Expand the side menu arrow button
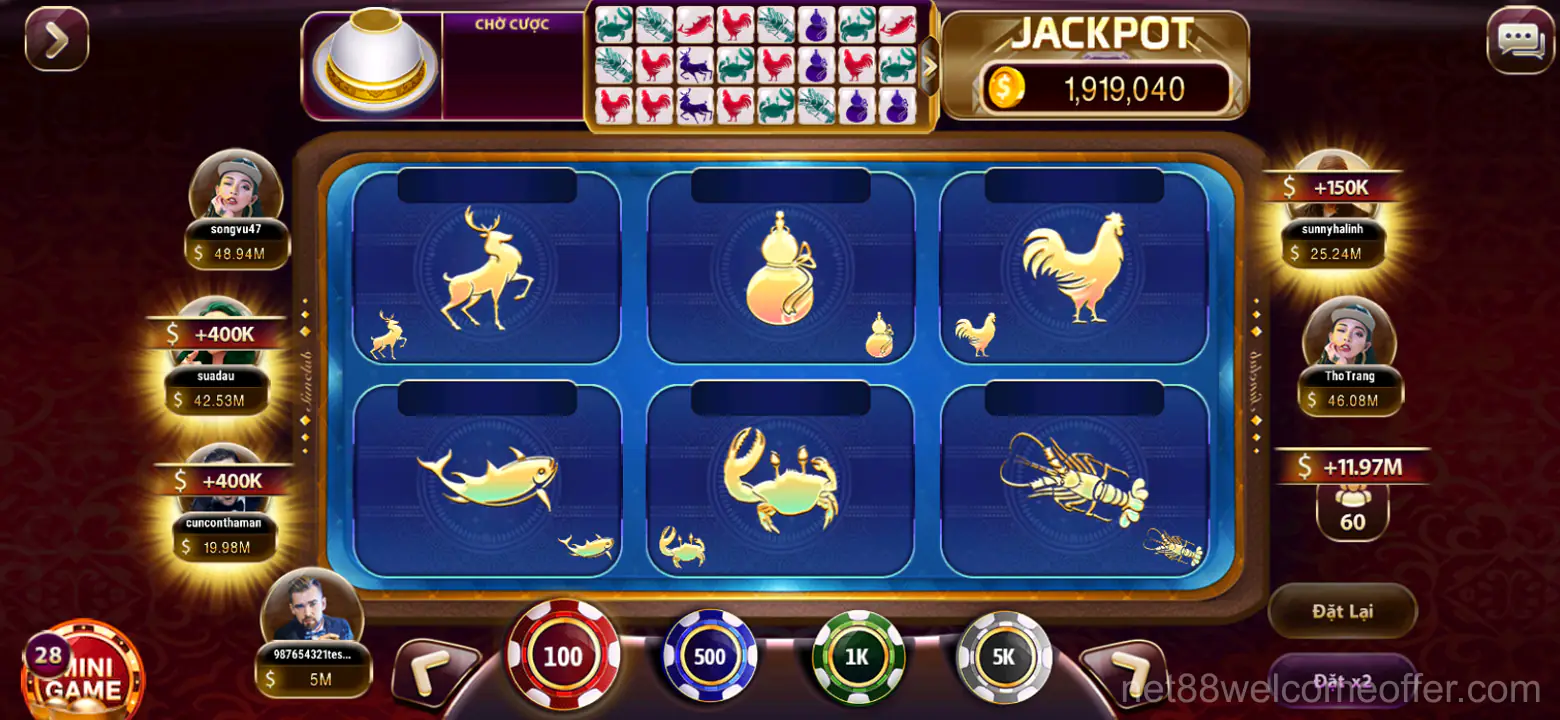The height and width of the screenshot is (720, 1560). [57, 39]
